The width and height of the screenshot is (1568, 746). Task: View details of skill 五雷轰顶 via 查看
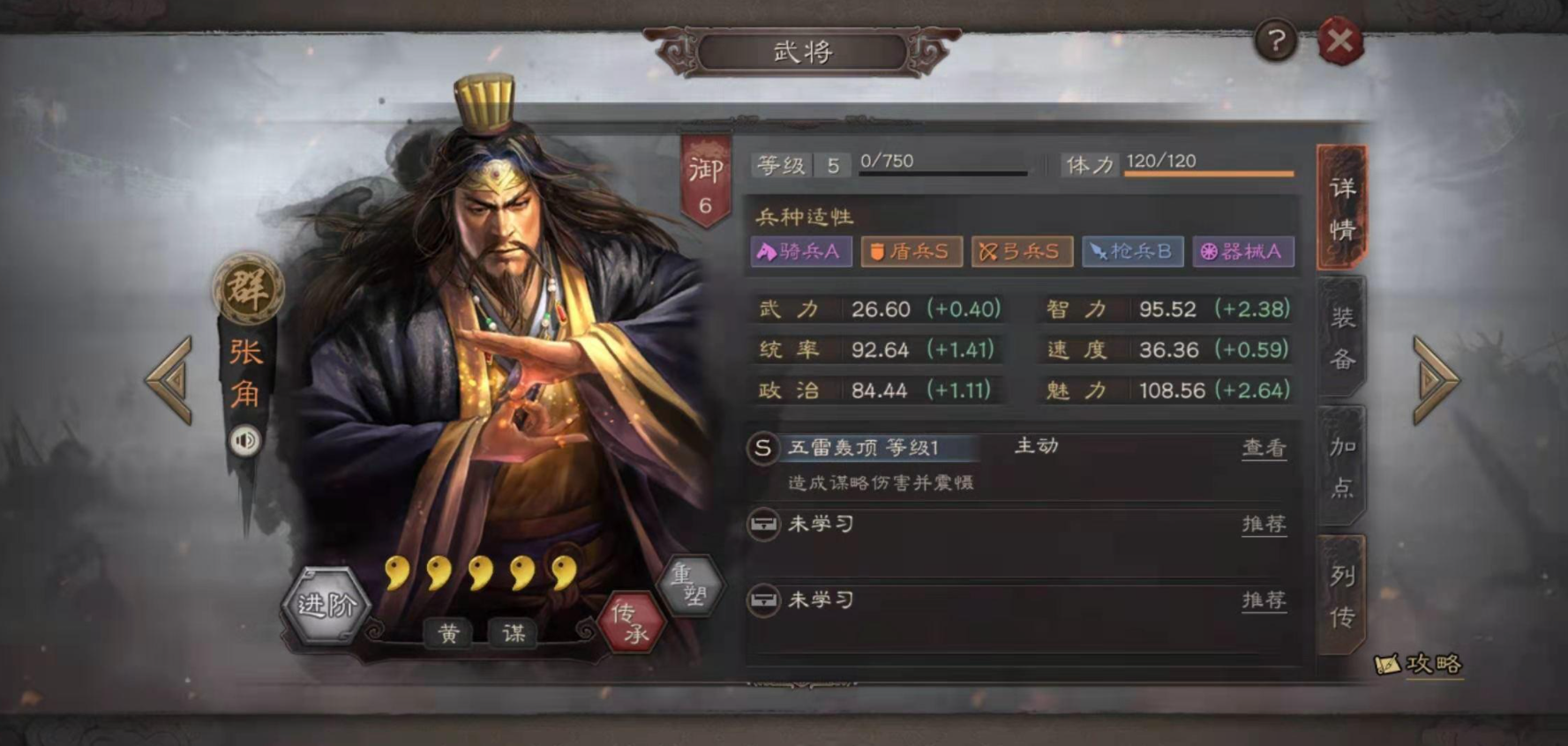[x=1264, y=448]
